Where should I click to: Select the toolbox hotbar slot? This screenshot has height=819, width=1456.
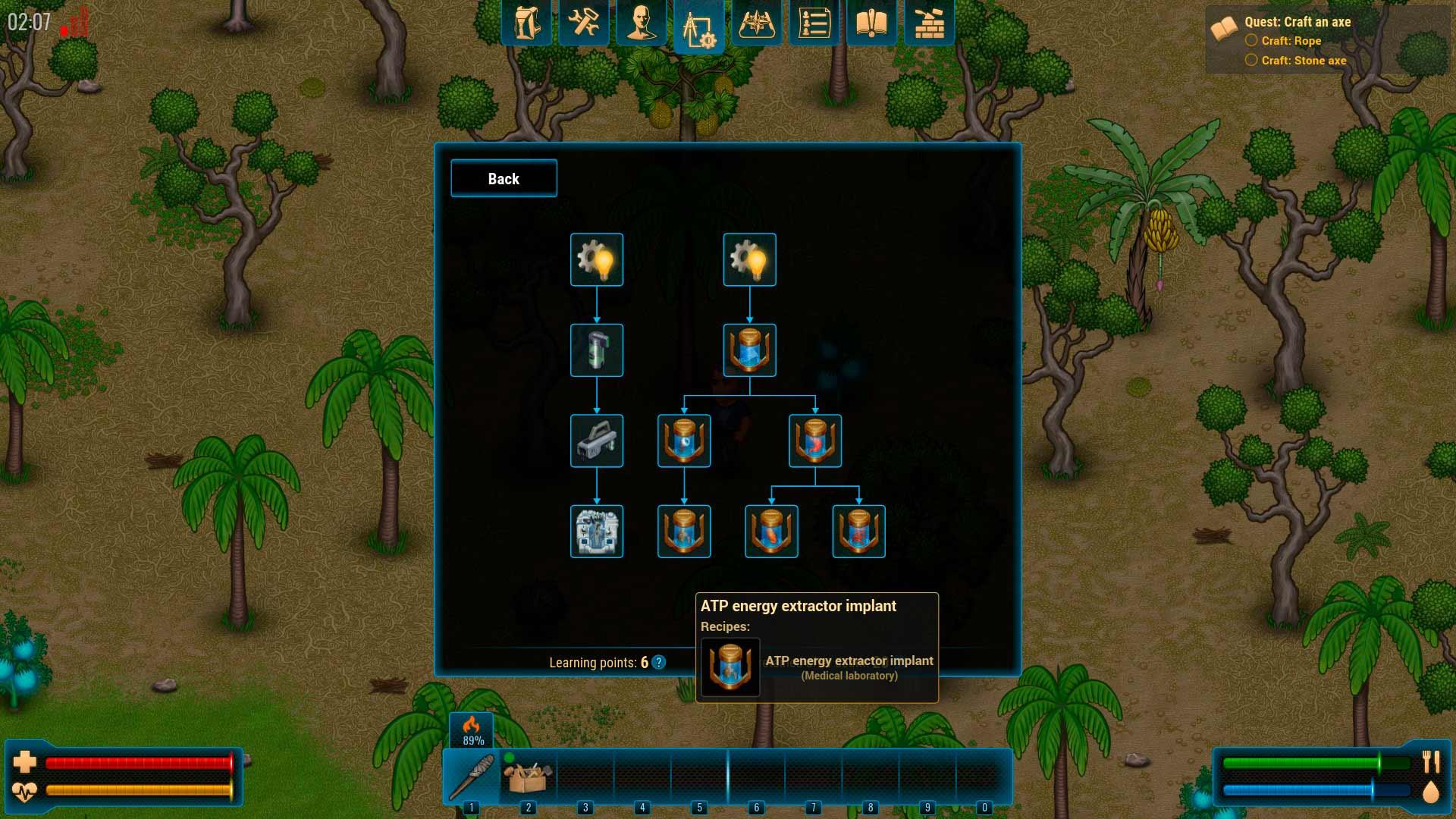tap(529, 776)
